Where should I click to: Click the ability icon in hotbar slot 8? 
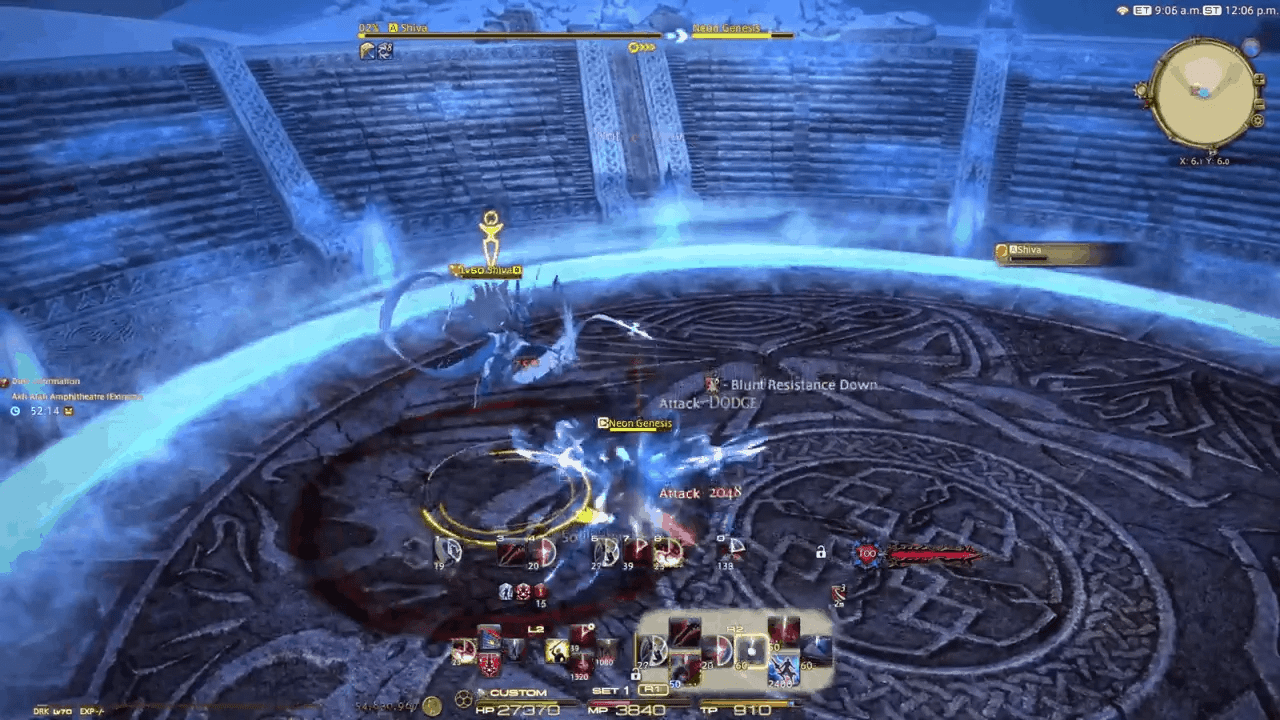tap(668, 552)
